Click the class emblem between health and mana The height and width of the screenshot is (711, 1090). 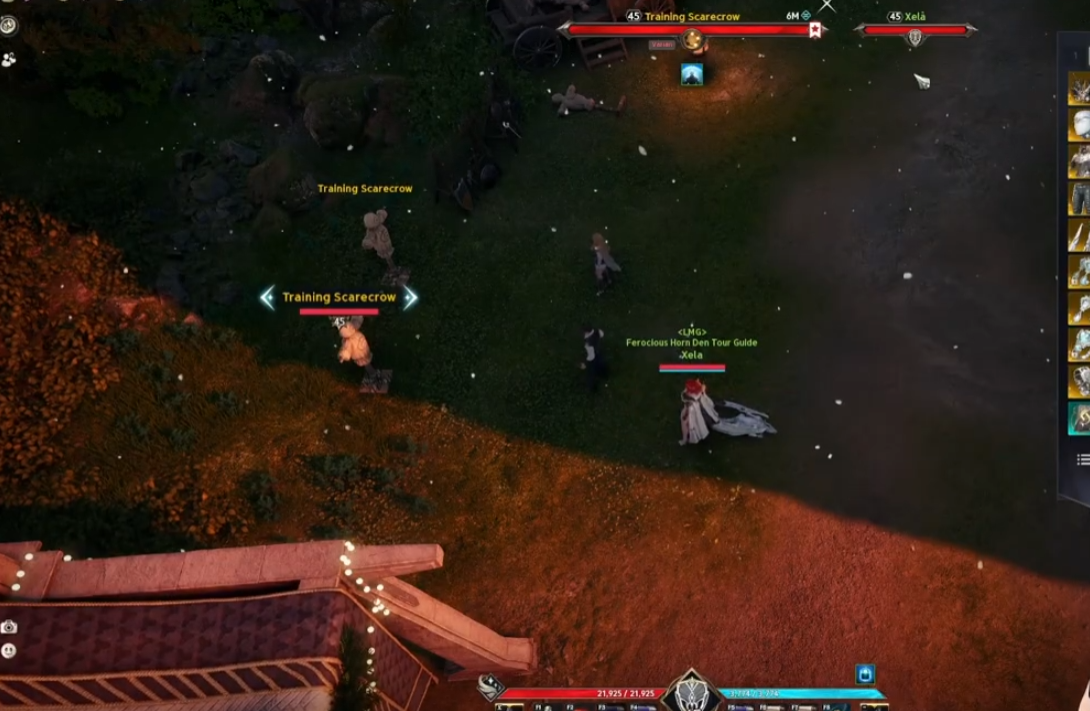click(x=692, y=692)
